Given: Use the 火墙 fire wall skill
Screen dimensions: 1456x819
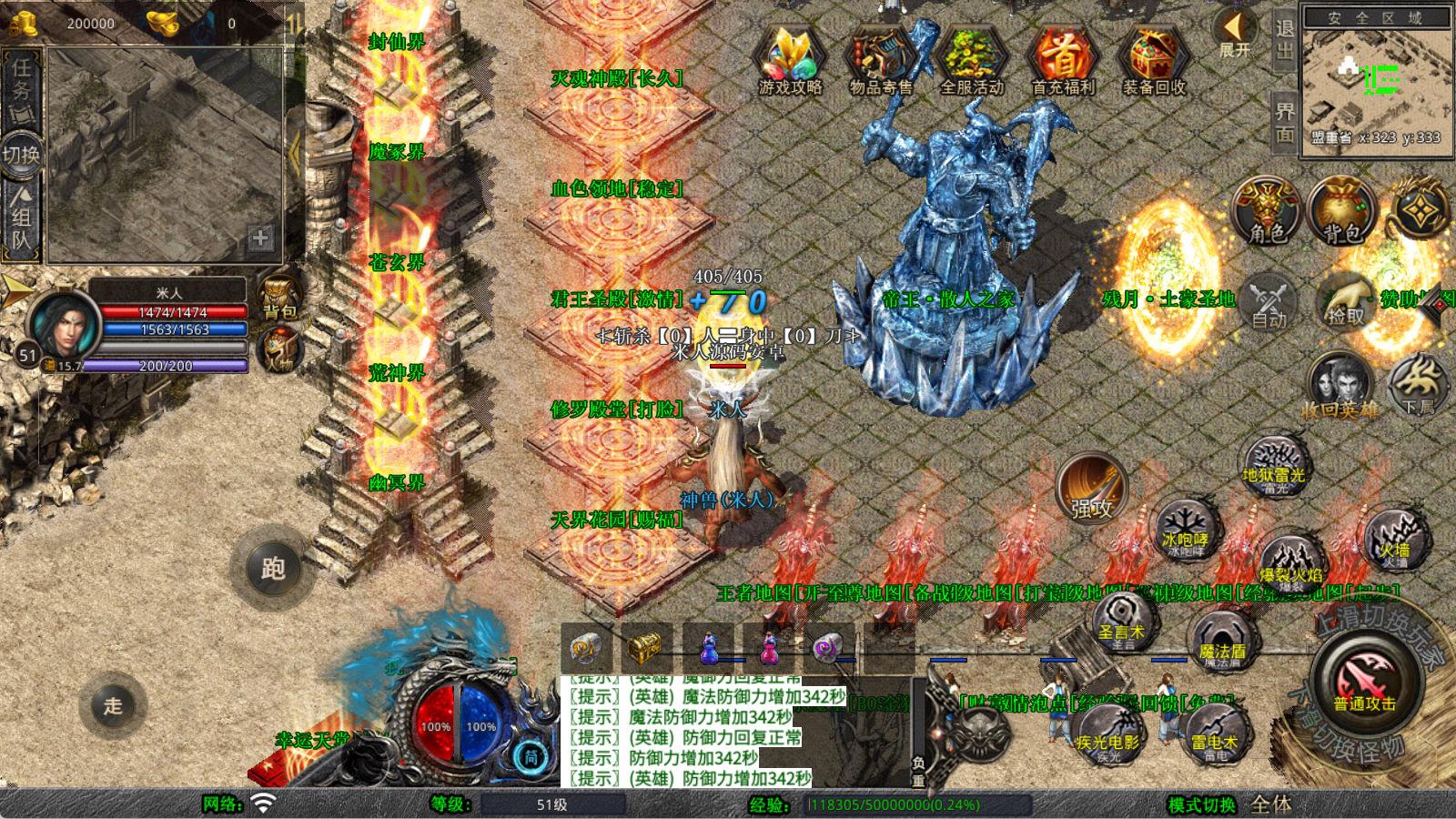Looking at the screenshot, I should point(1394,539).
